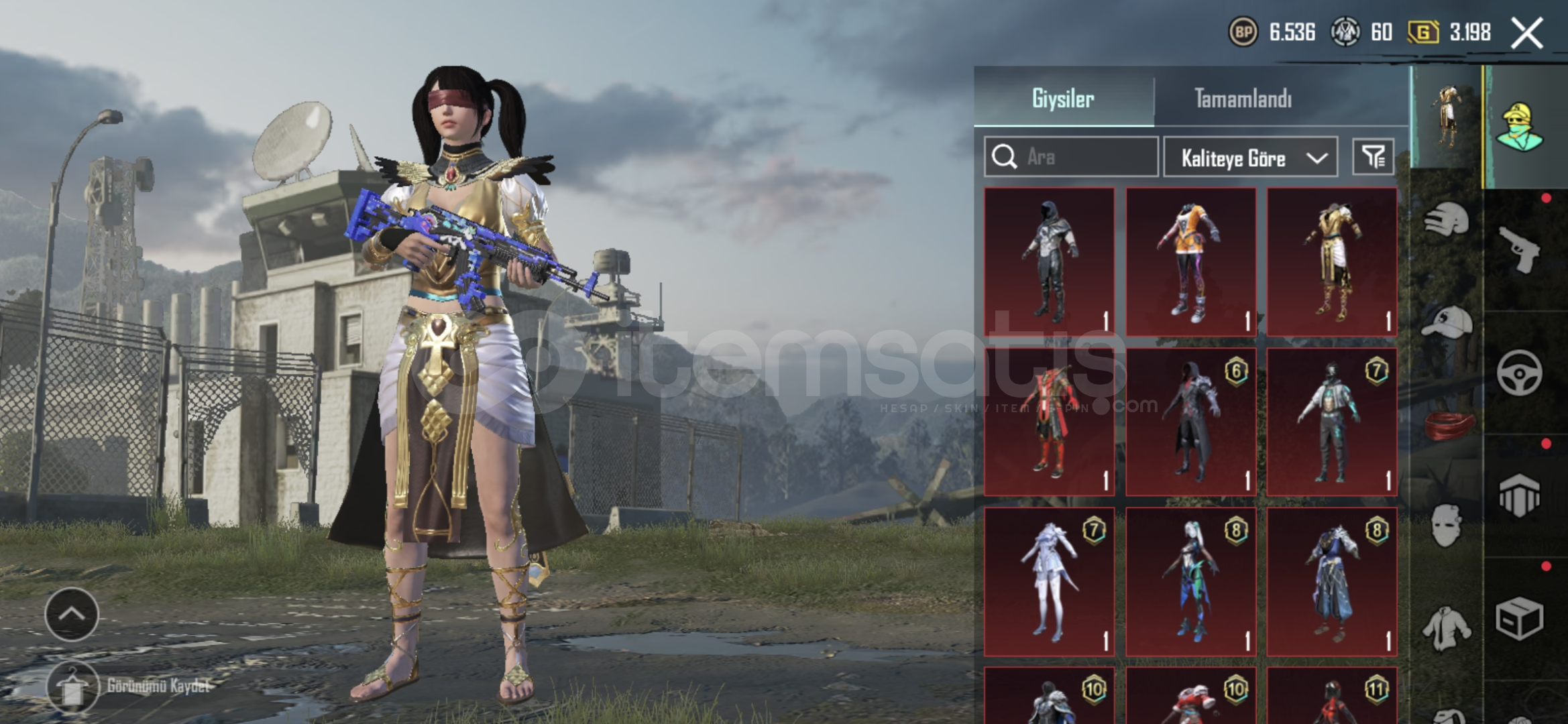Open the filter options button

(1373, 157)
